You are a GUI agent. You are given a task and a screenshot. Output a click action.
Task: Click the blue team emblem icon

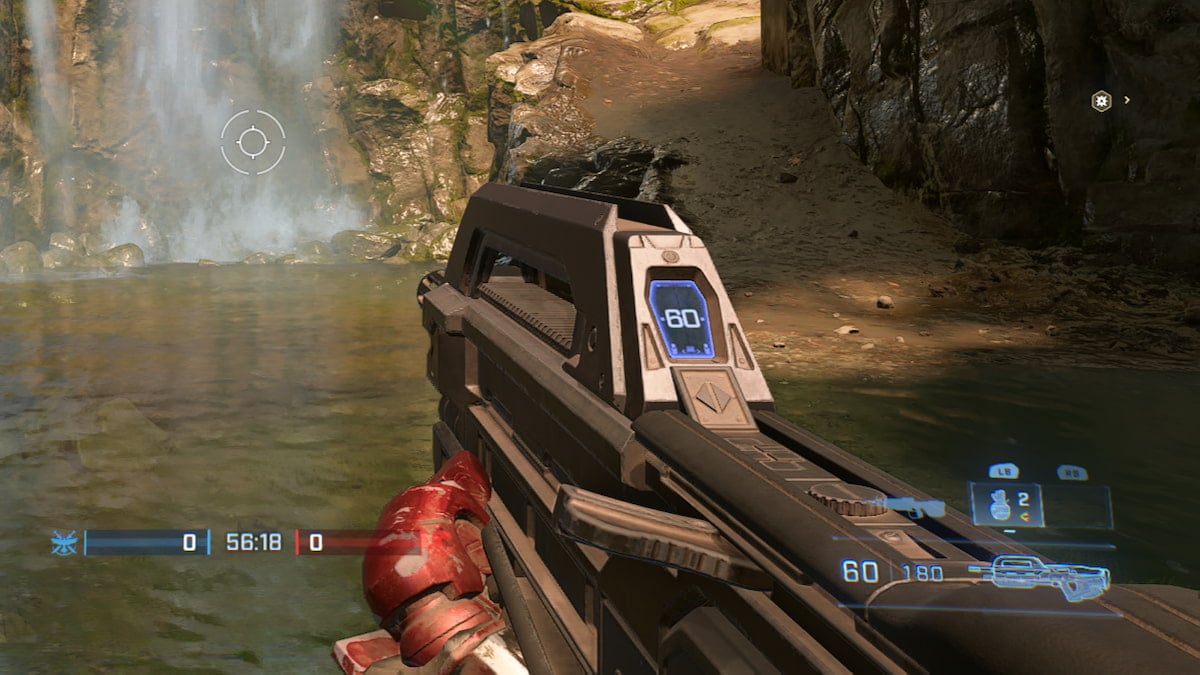point(64,543)
